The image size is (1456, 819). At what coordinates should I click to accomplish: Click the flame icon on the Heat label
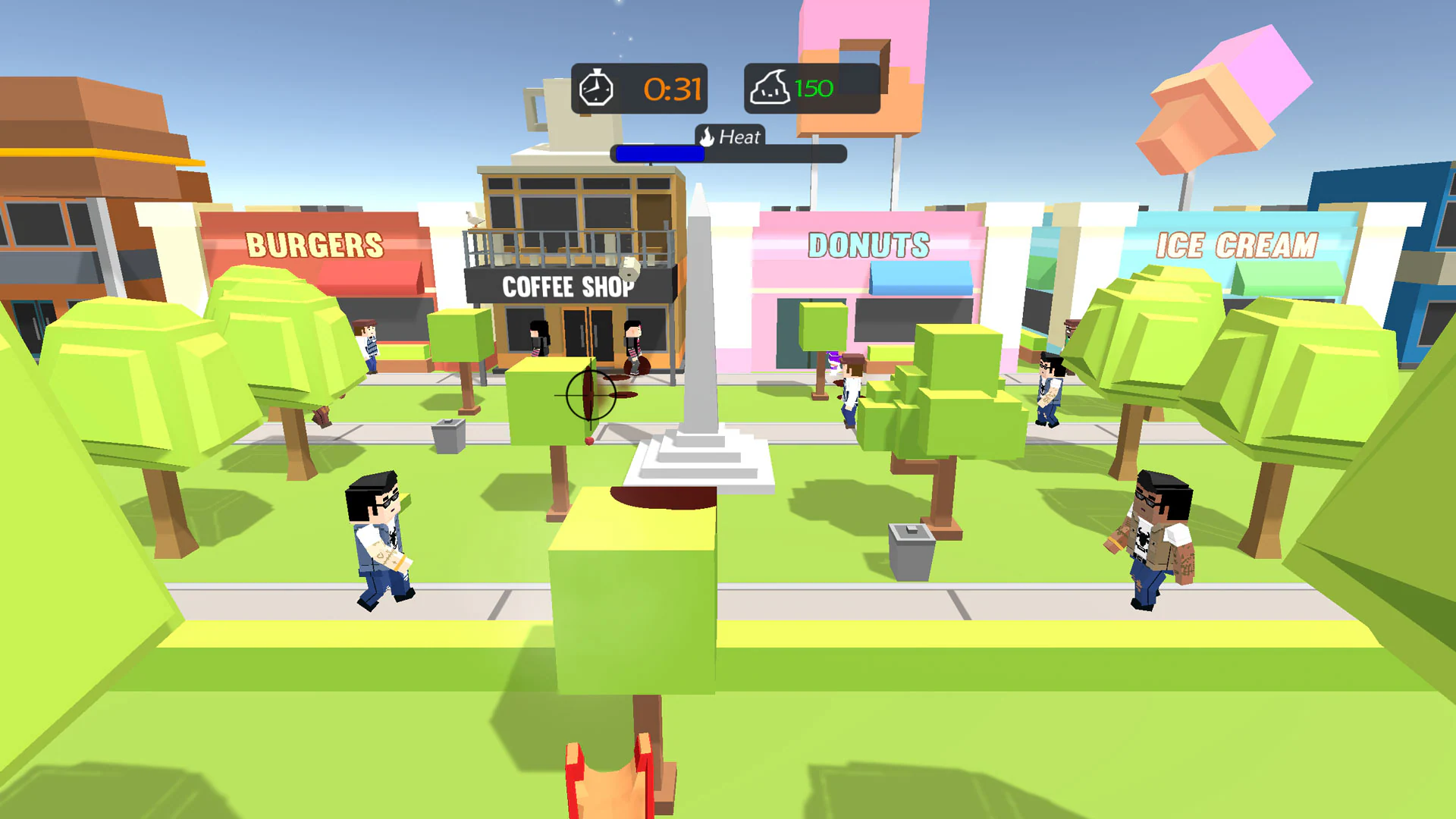coord(706,137)
